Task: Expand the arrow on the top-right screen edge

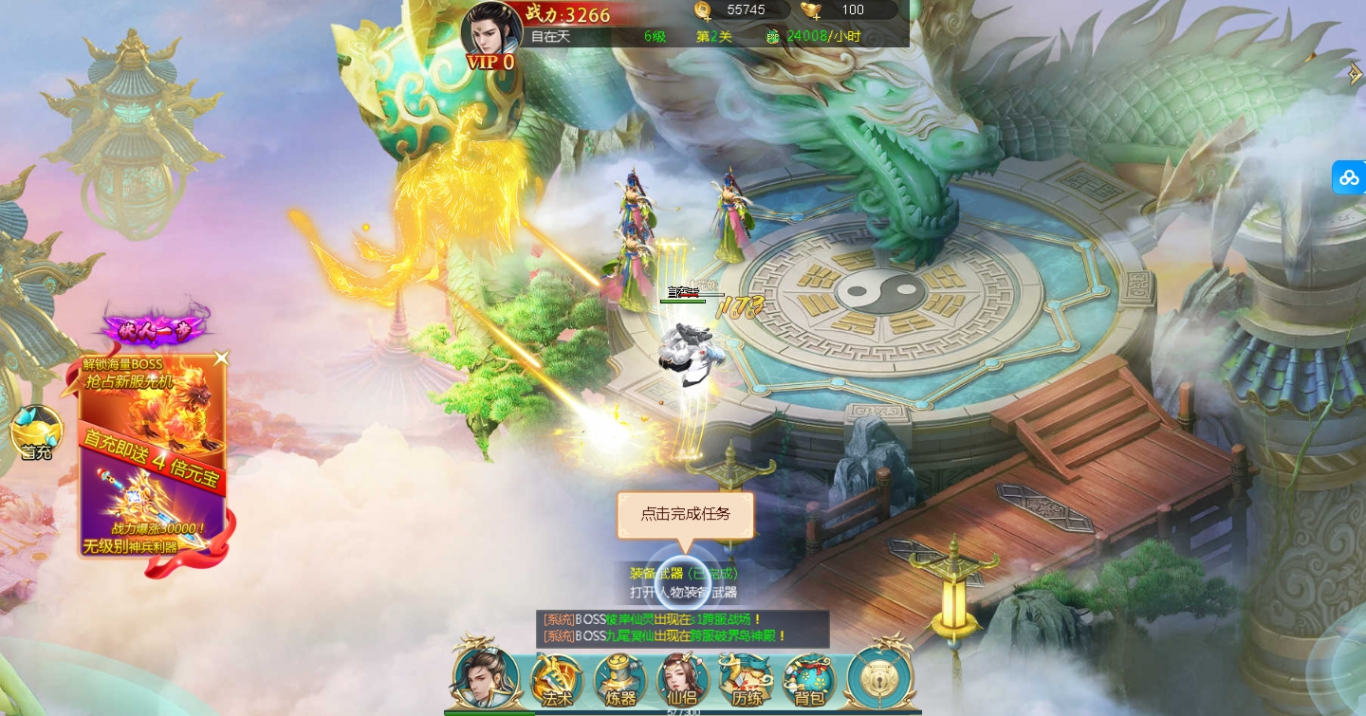Action: pos(1355,73)
